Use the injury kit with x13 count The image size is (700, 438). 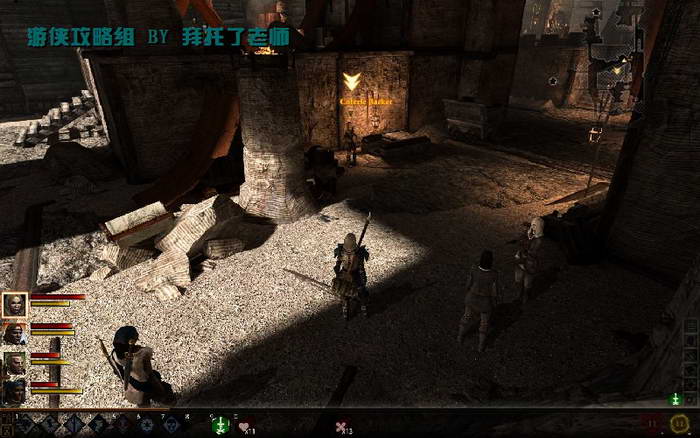[x=343, y=427]
